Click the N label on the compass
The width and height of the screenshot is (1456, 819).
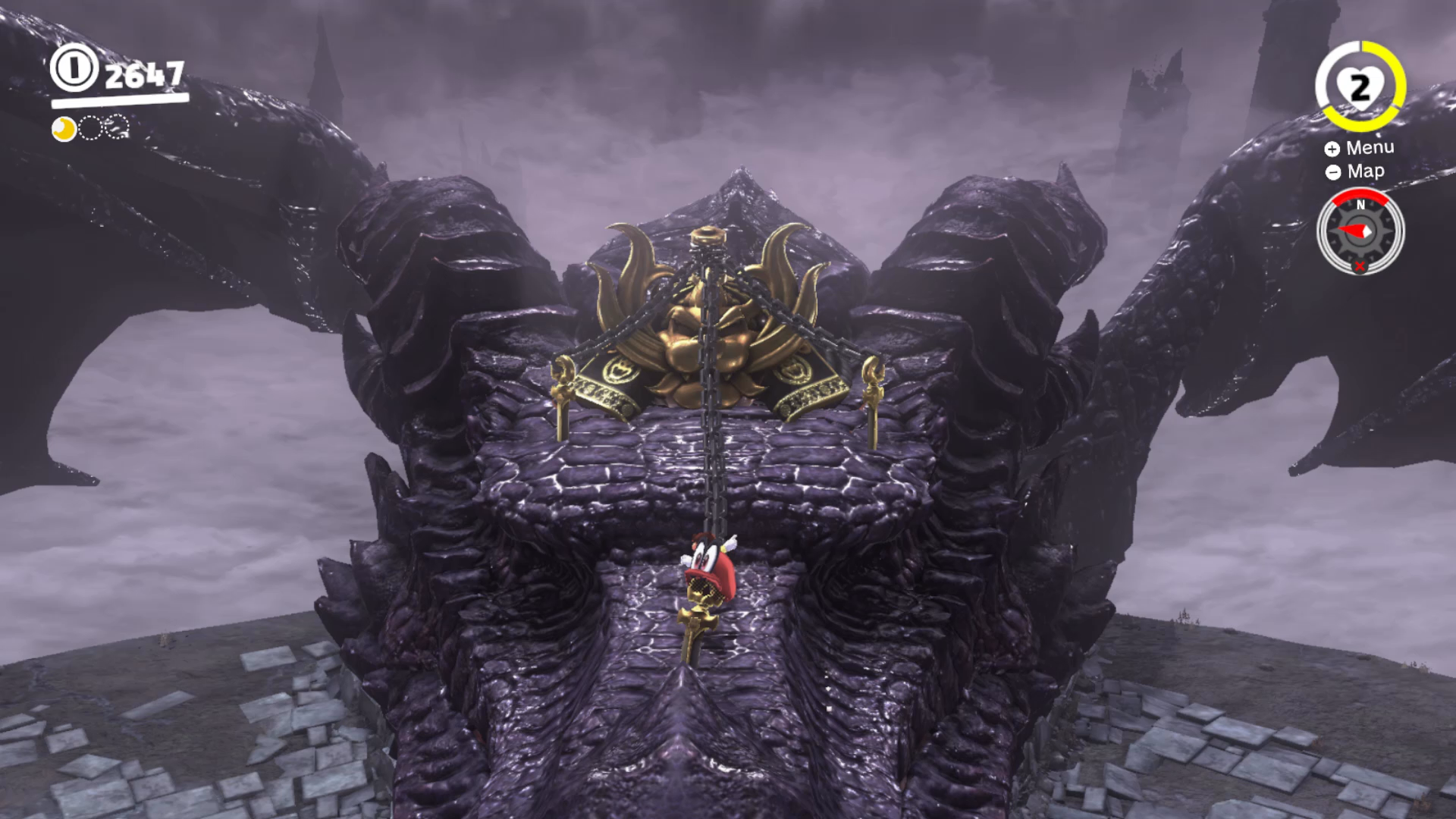1360,206
